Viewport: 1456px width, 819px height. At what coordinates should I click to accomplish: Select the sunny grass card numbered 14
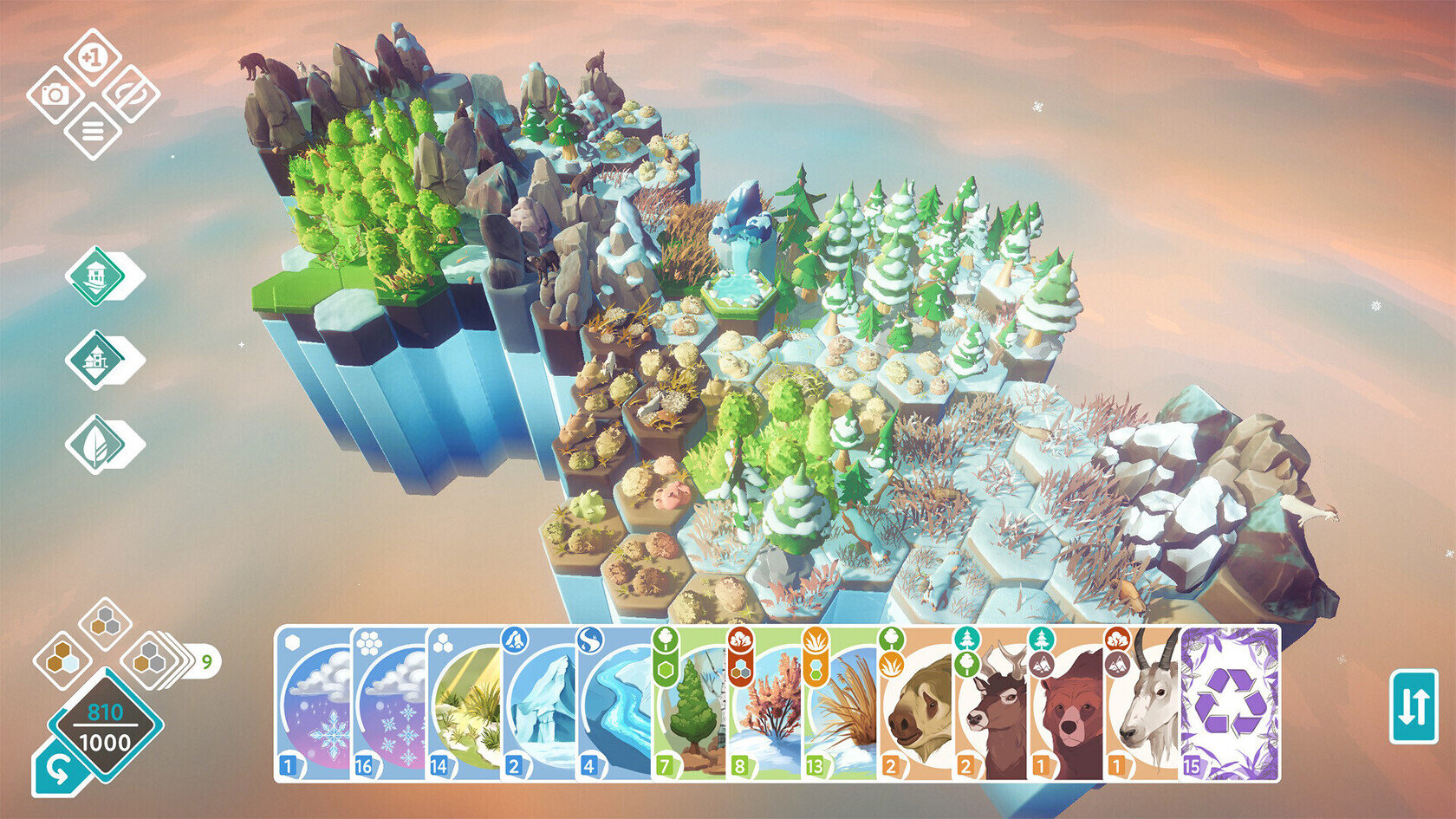tap(464, 704)
